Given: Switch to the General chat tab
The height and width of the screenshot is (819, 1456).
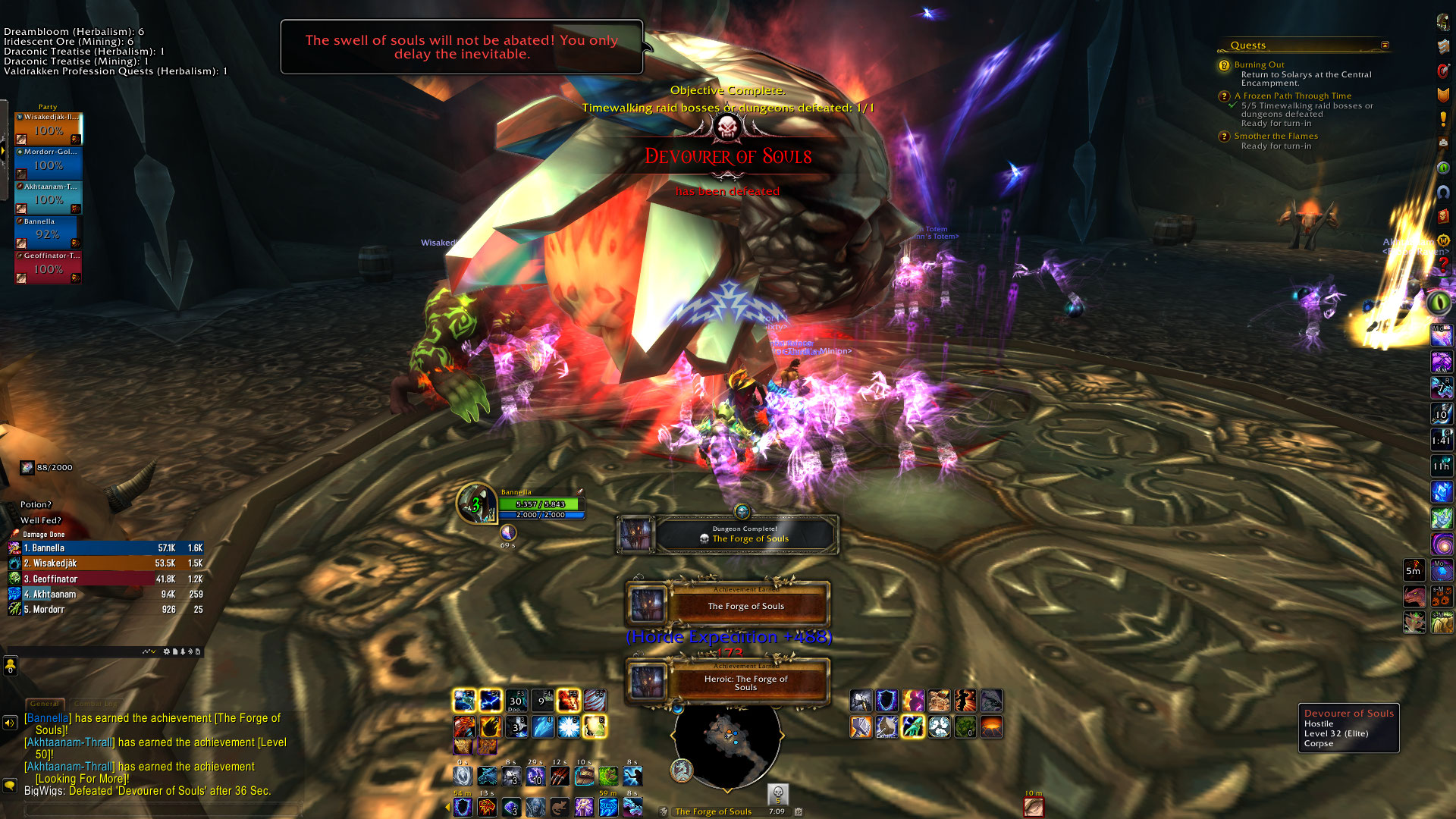Looking at the screenshot, I should coord(45,704).
